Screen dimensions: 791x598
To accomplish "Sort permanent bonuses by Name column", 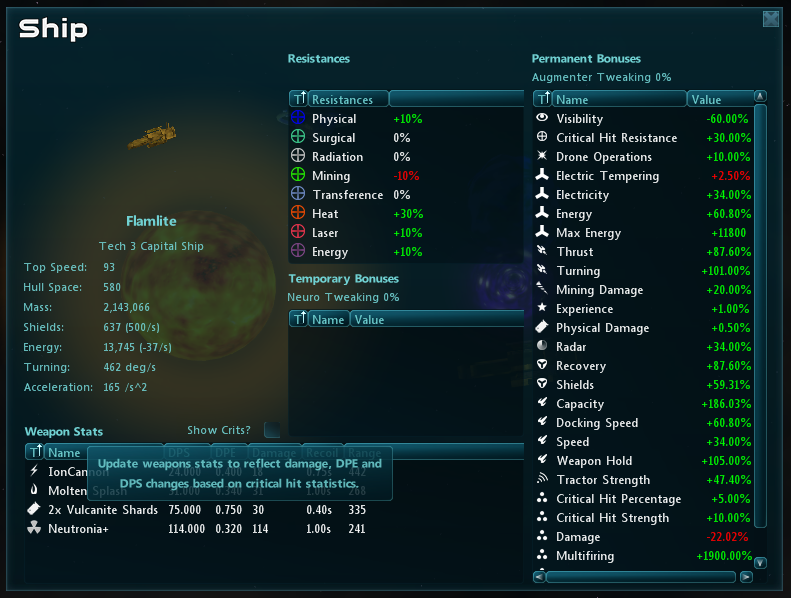I will tap(618, 99).
